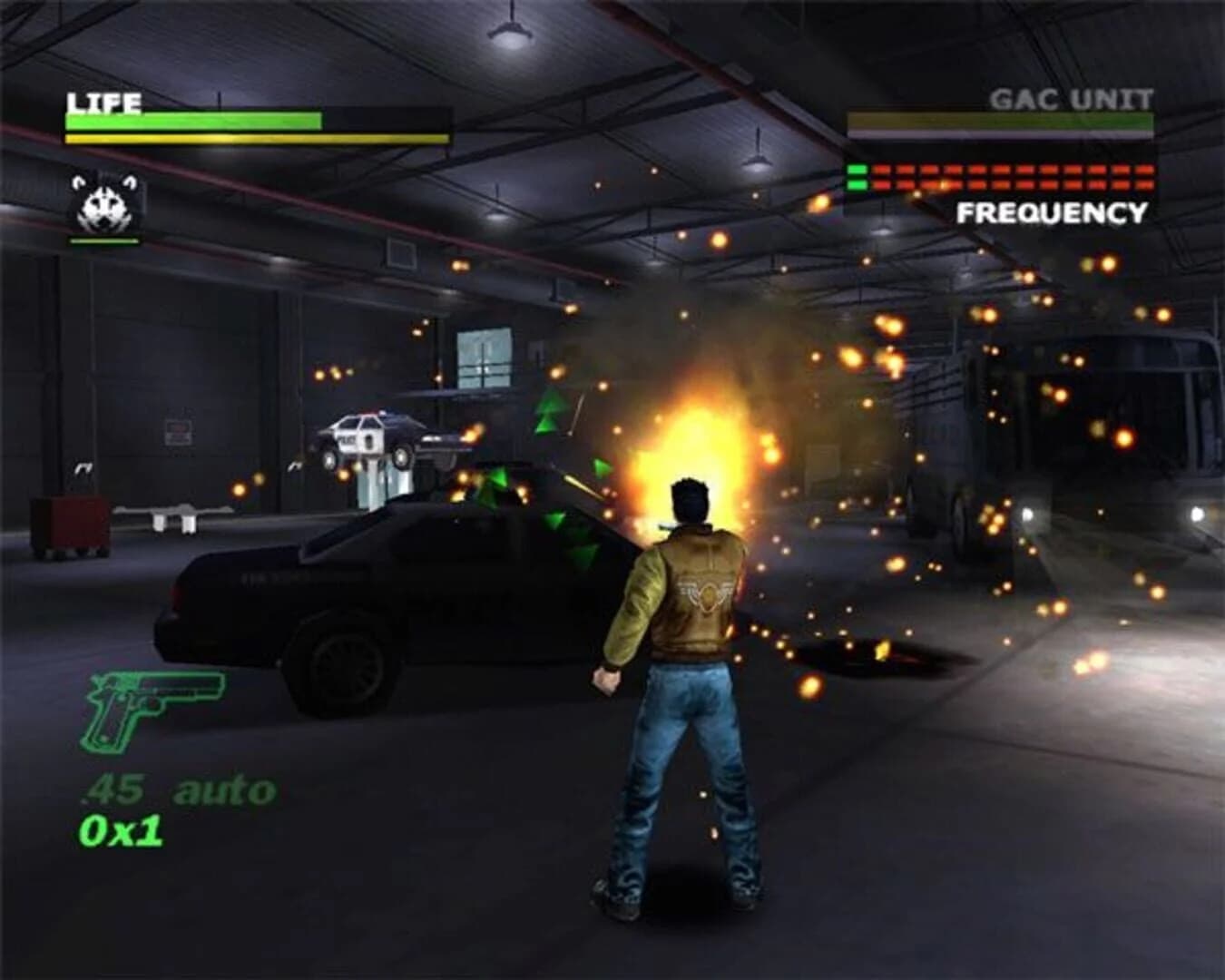
Task: Click the first green FREQUENCY segment
Action: 857,170
